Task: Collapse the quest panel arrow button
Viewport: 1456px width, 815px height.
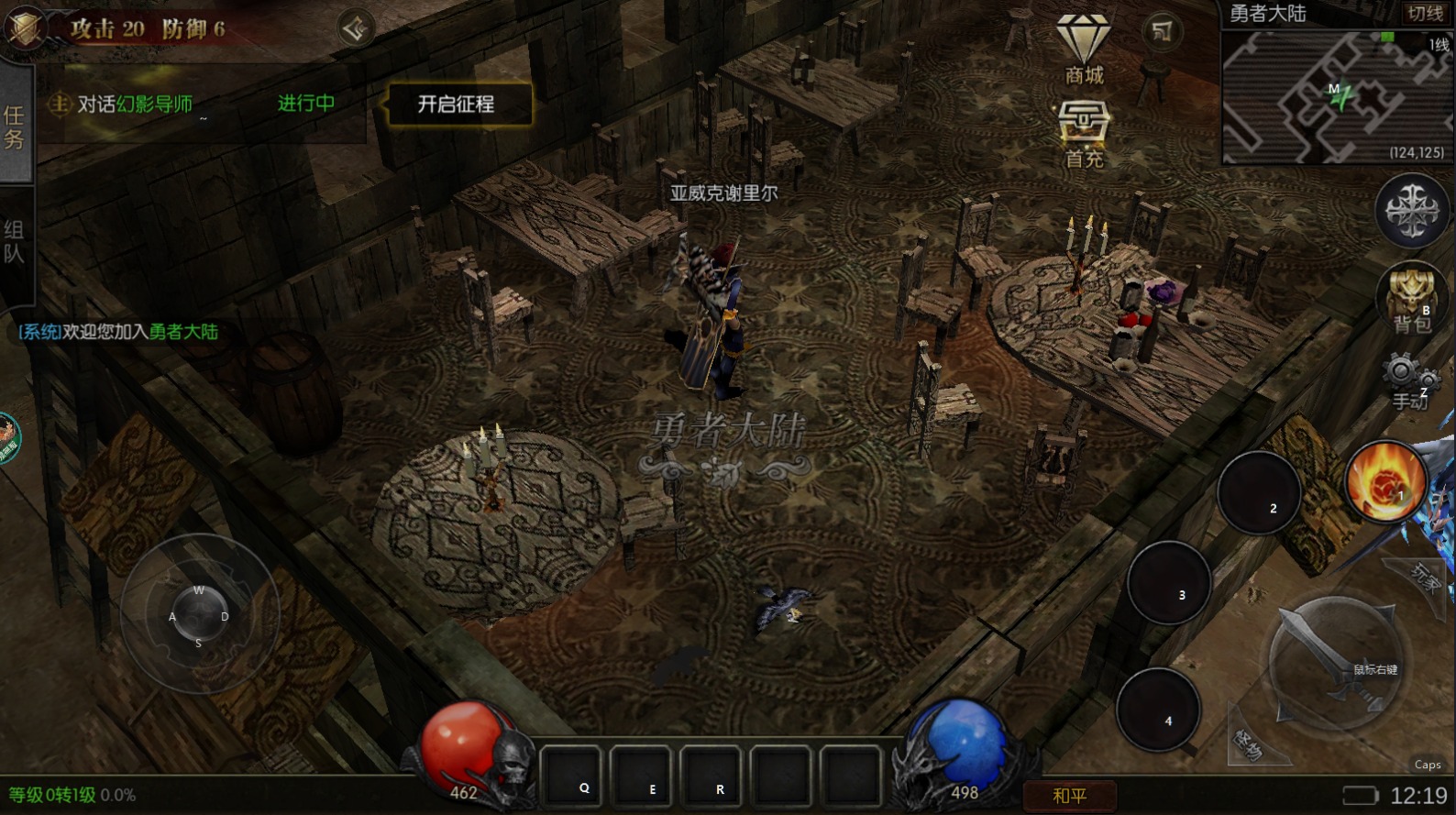Action: coord(355,28)
